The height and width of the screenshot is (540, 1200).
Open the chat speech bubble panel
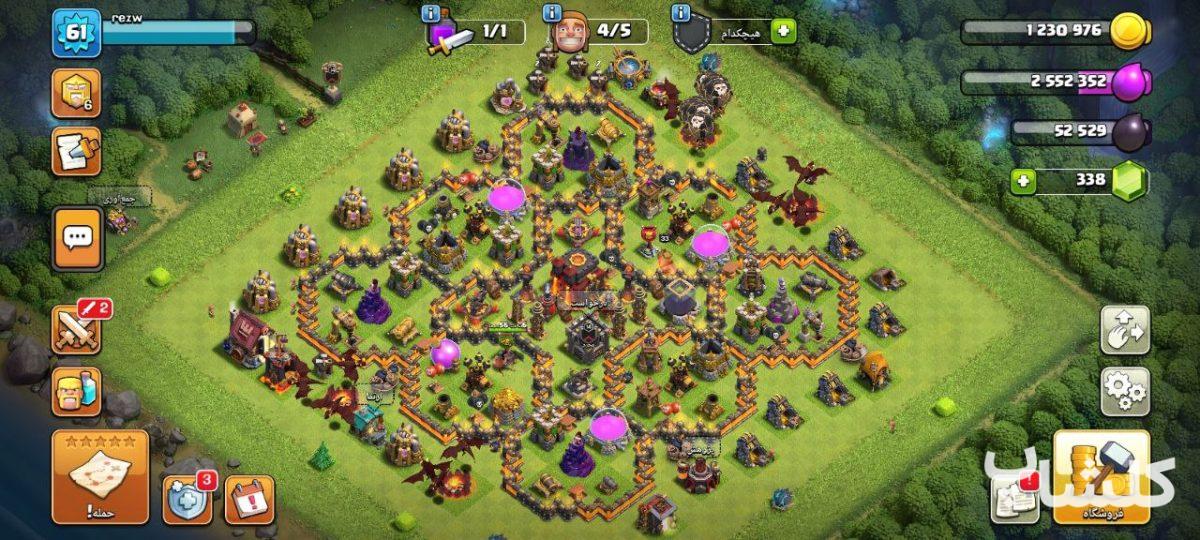77,238
